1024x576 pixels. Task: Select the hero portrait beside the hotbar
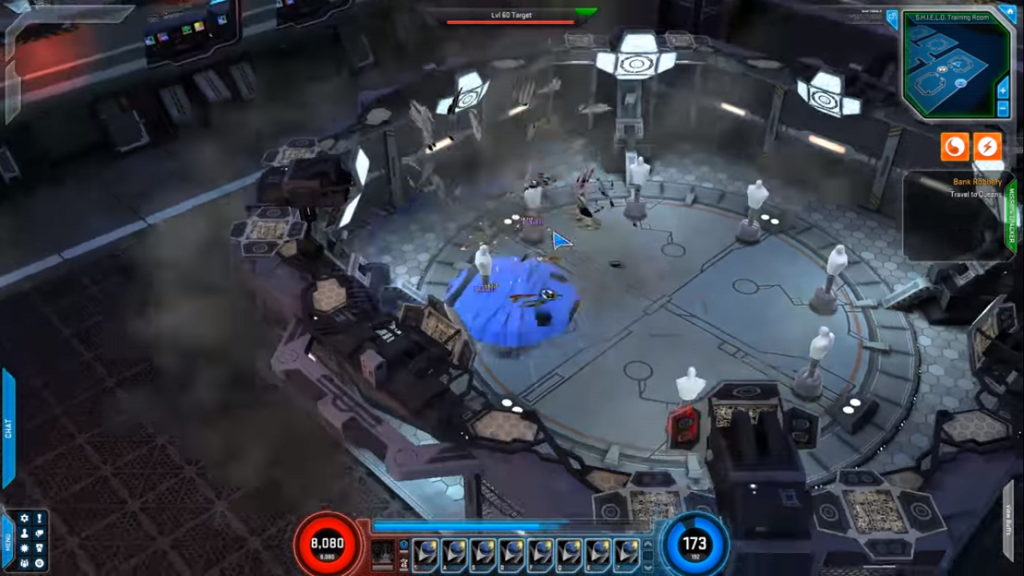tap(383, 553)
